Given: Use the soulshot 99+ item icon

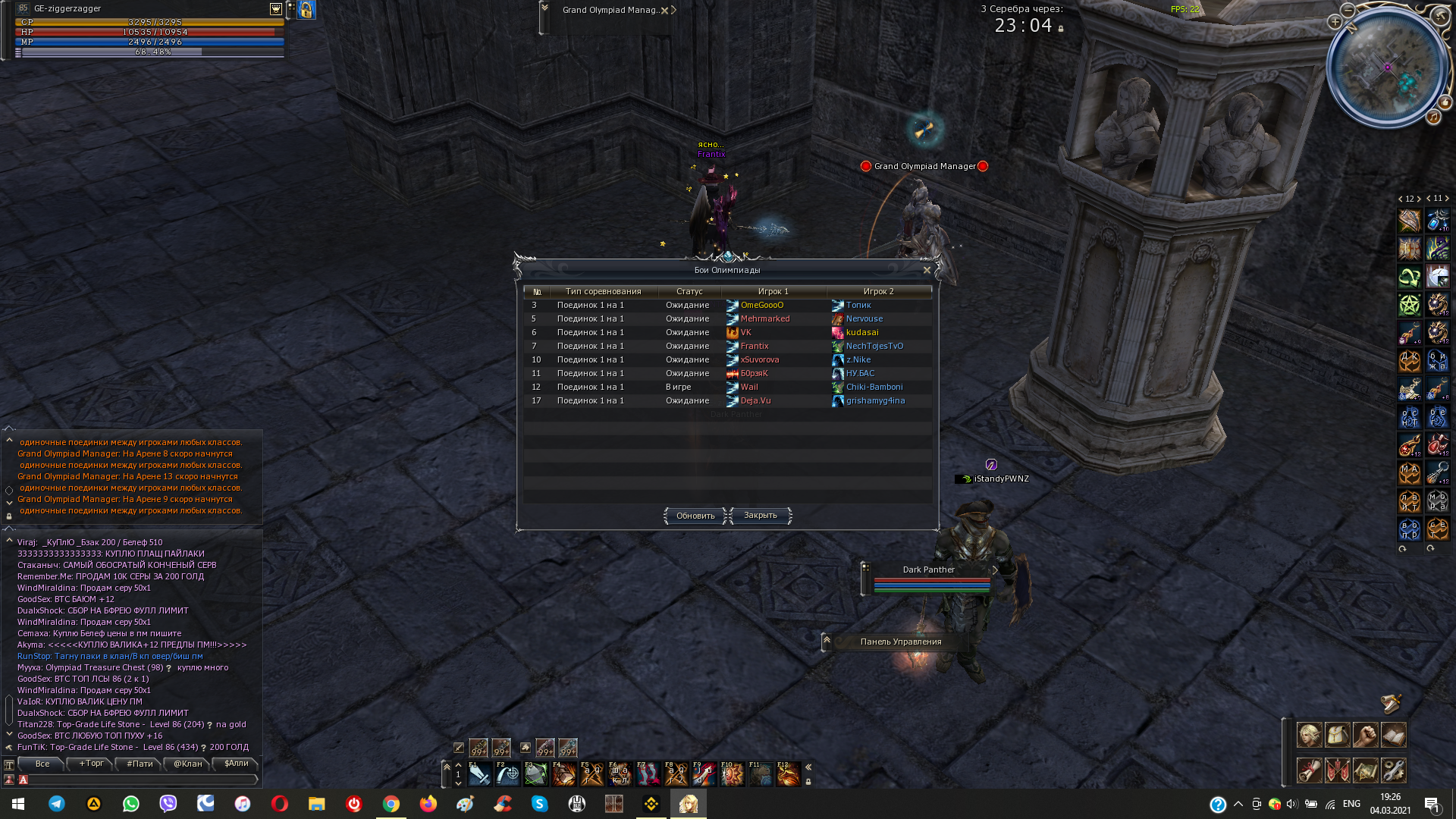Looking at the screenshot, I should [x=479, y=747].
